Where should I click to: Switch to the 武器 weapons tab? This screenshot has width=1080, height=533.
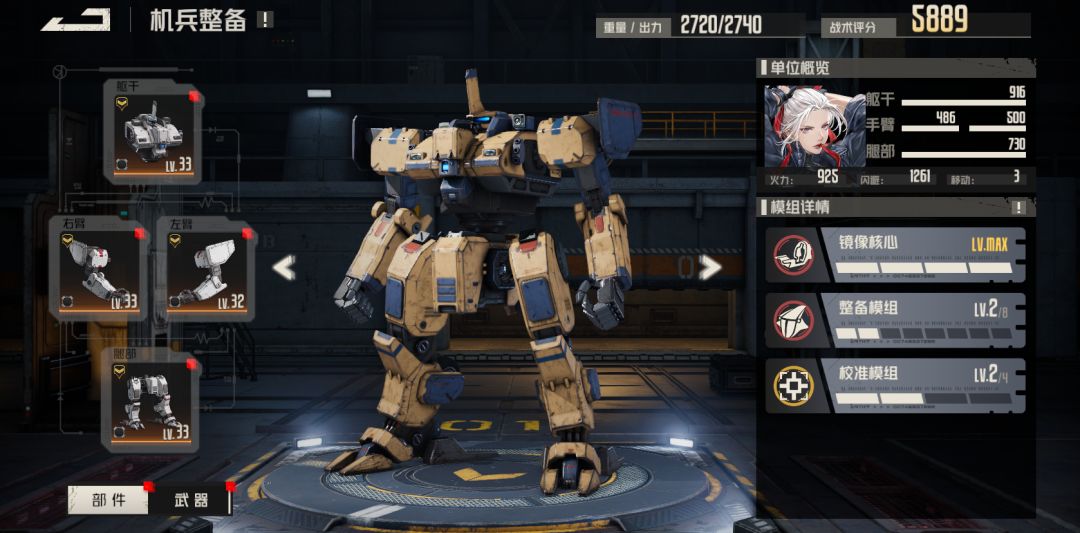point(190,499)
